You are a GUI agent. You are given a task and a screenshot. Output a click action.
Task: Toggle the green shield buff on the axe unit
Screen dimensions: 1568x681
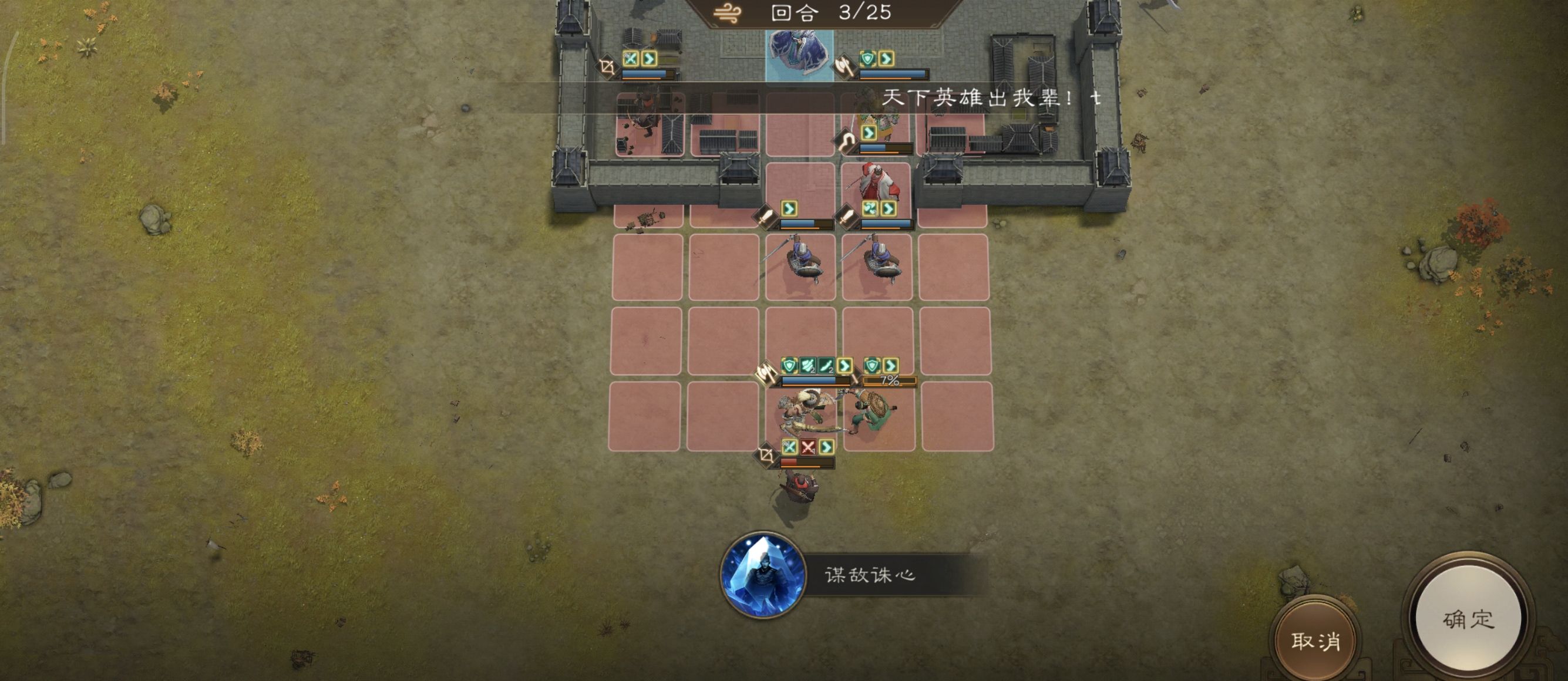coord(869,60)
